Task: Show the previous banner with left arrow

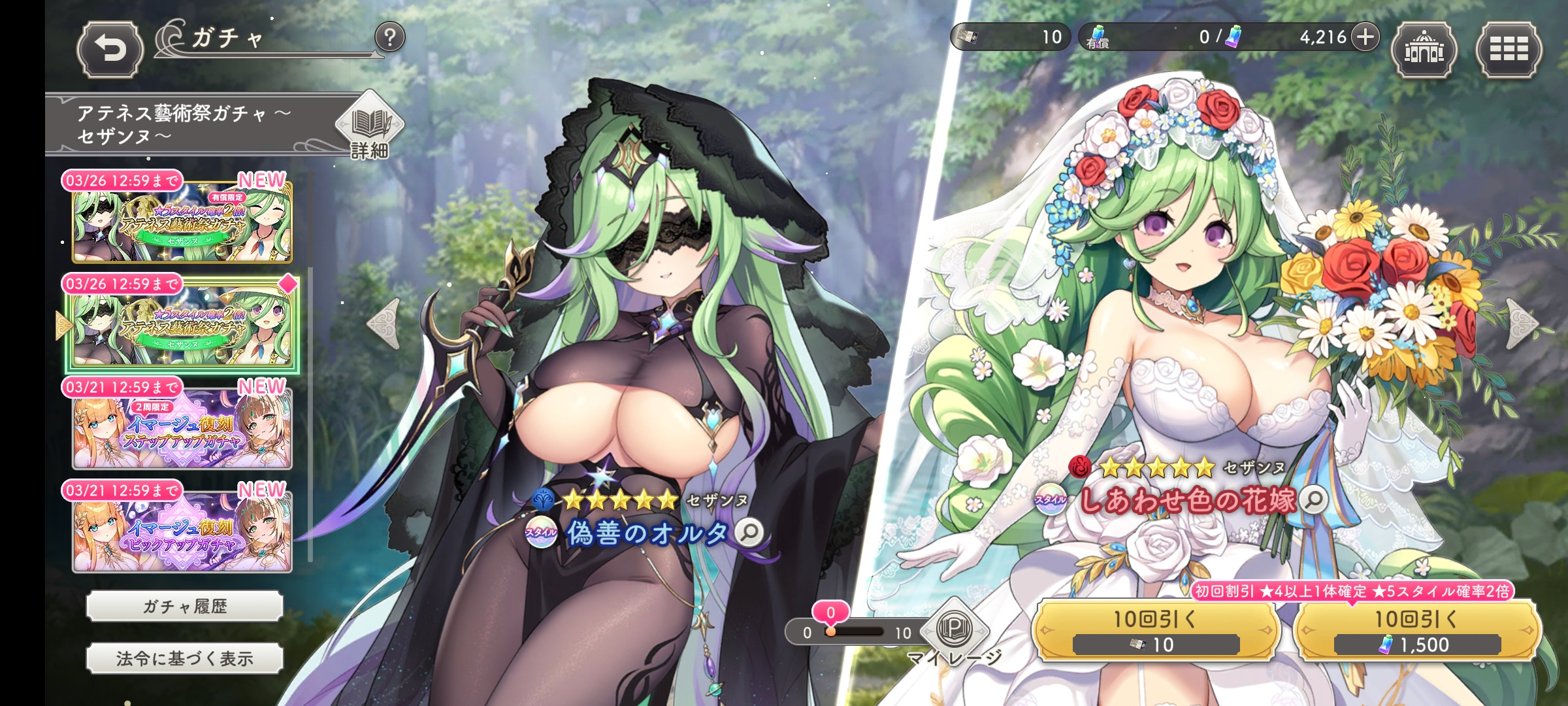Action: (384, 324)
